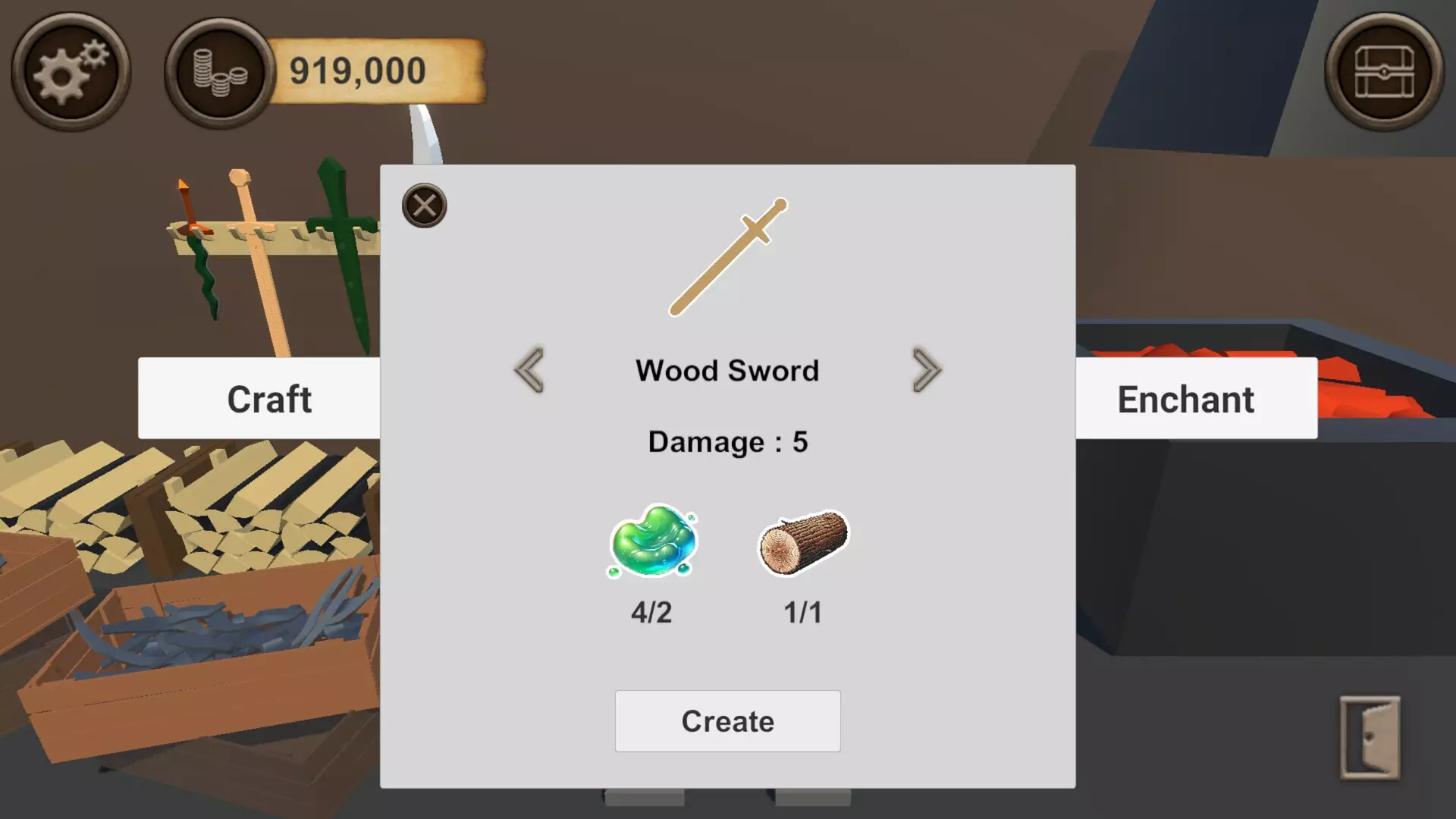The width and height of the screenshot is (1456, 819).
Task: Browse to the previous craftable item
Action: pos(530,370)
